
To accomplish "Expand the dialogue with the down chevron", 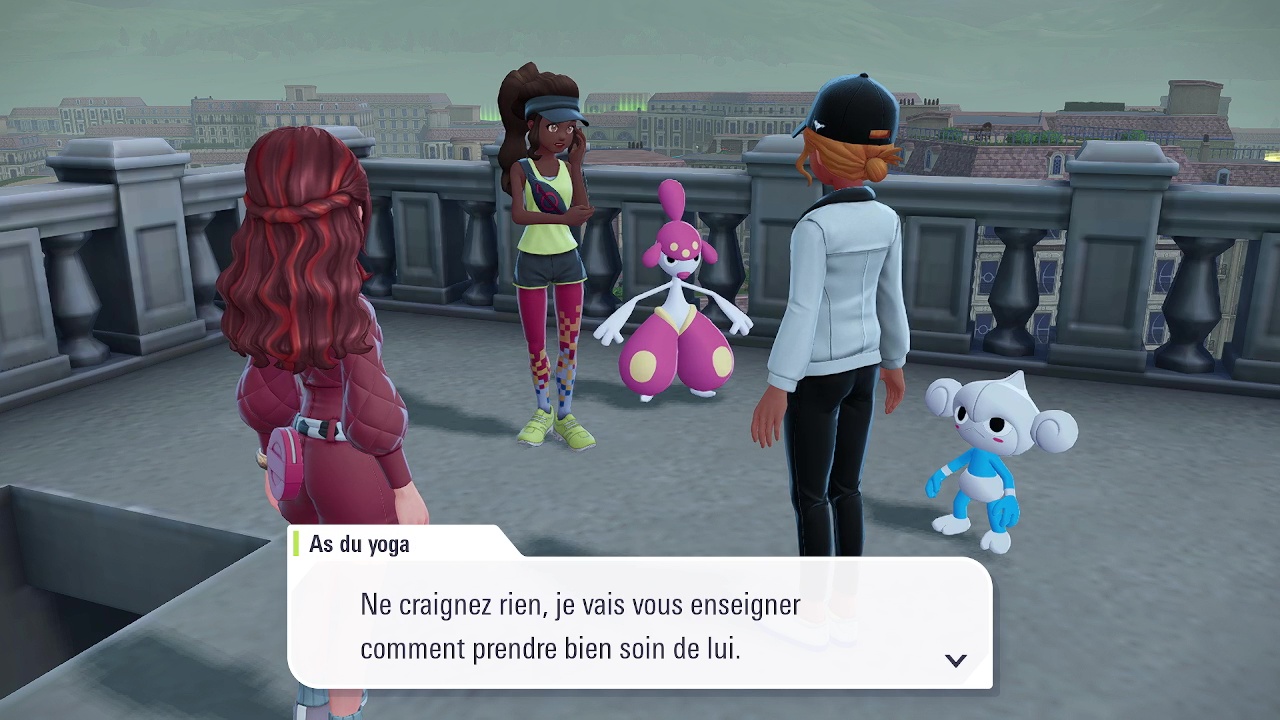I will pos(957,660).
